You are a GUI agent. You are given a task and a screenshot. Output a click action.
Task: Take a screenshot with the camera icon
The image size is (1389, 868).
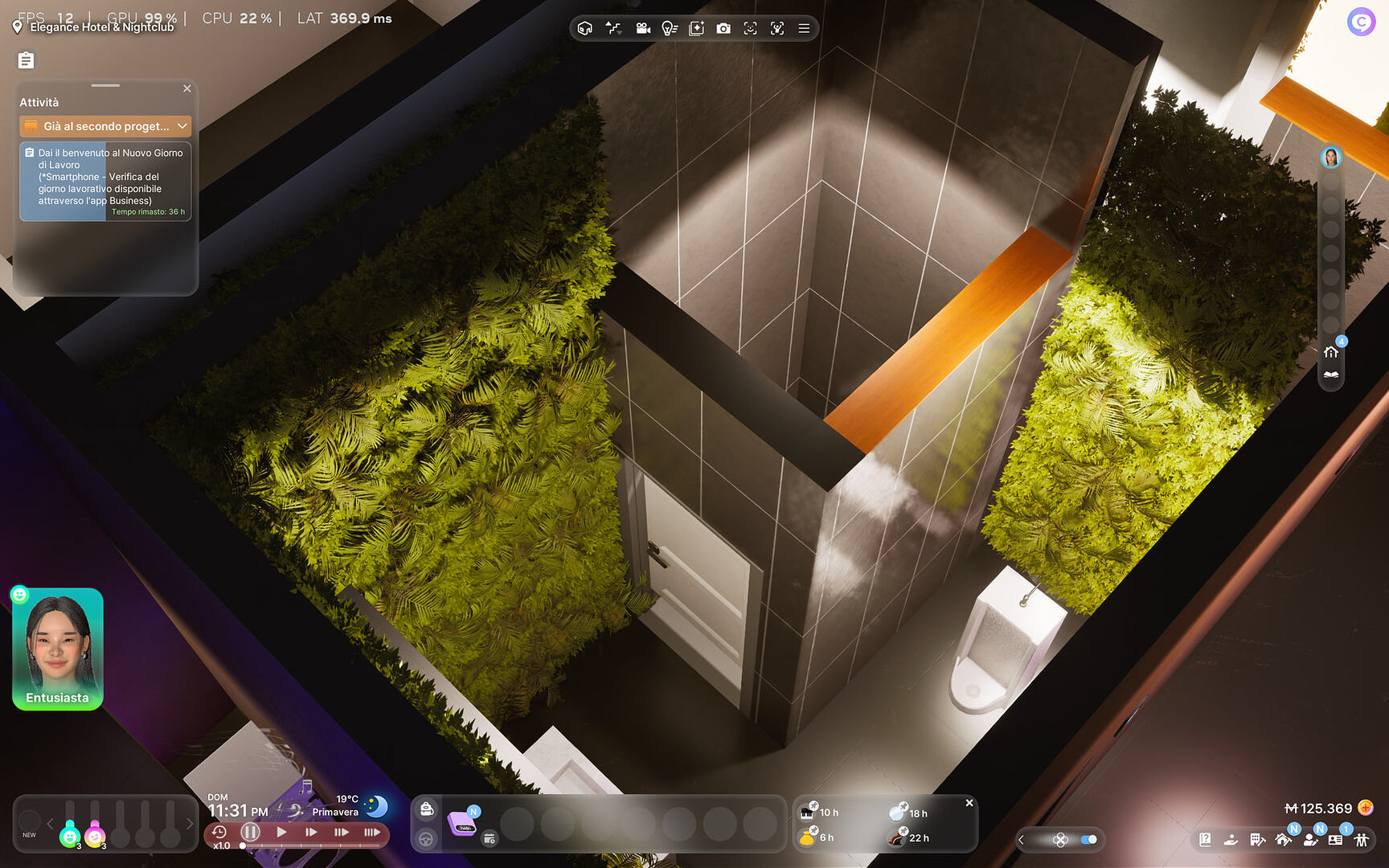pos(724,28)
